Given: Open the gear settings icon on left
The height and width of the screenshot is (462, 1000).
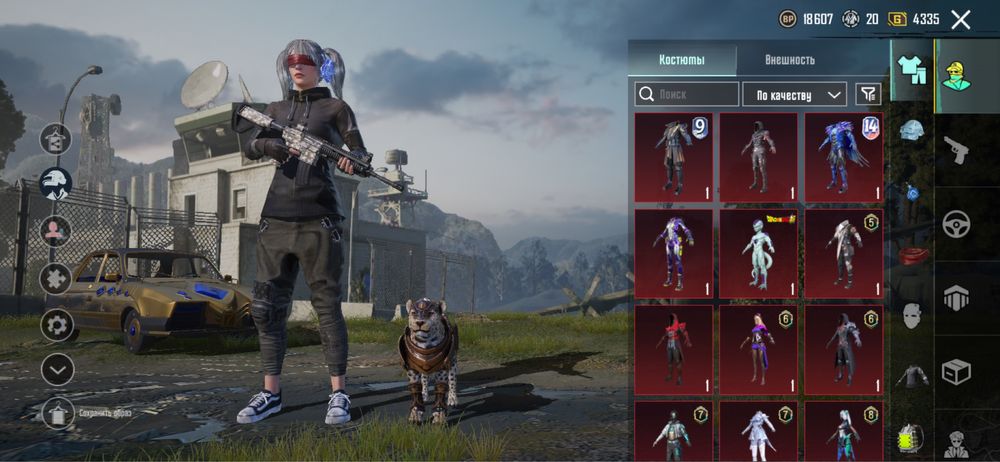Looking at the screenshot, I should tap(57, 324).
